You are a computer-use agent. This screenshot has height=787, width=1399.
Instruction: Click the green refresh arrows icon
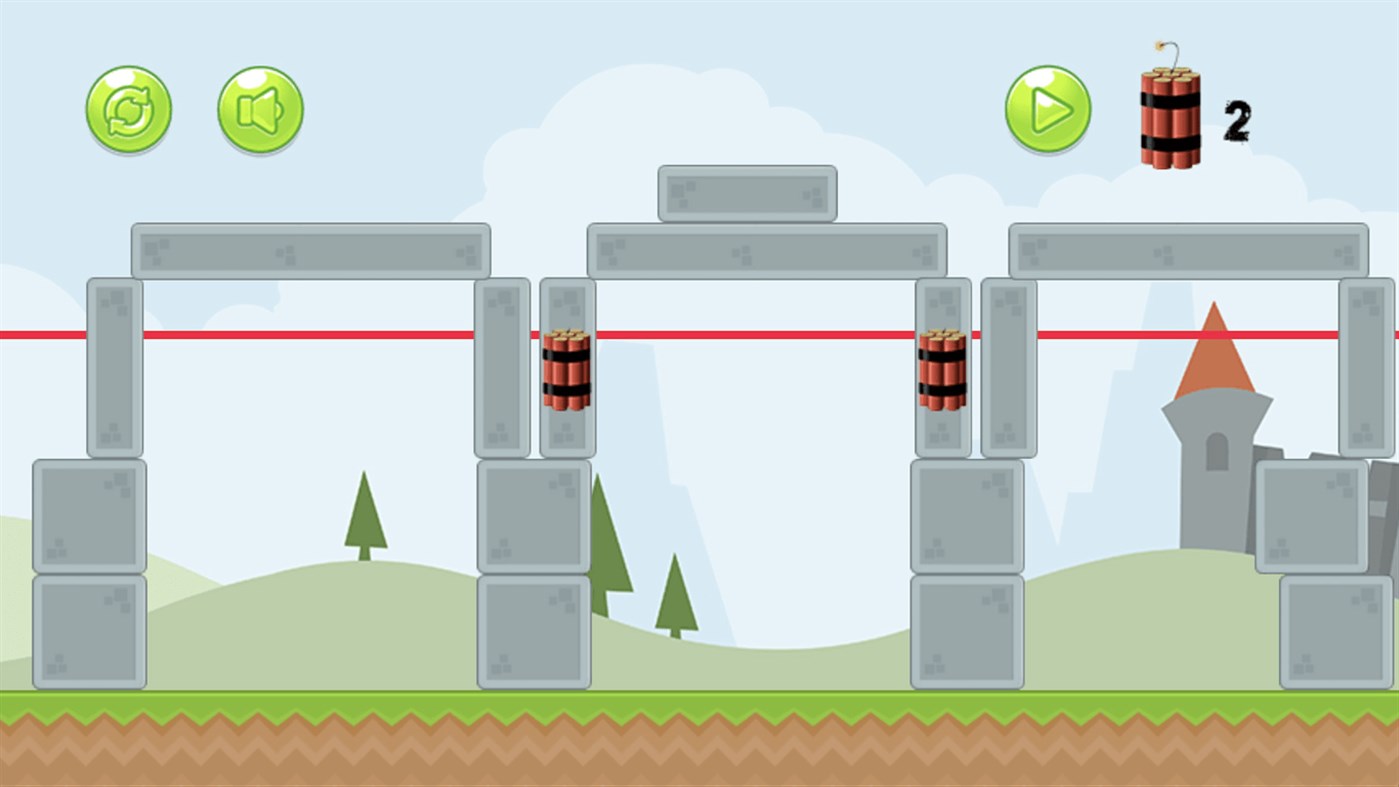(128, 109)
